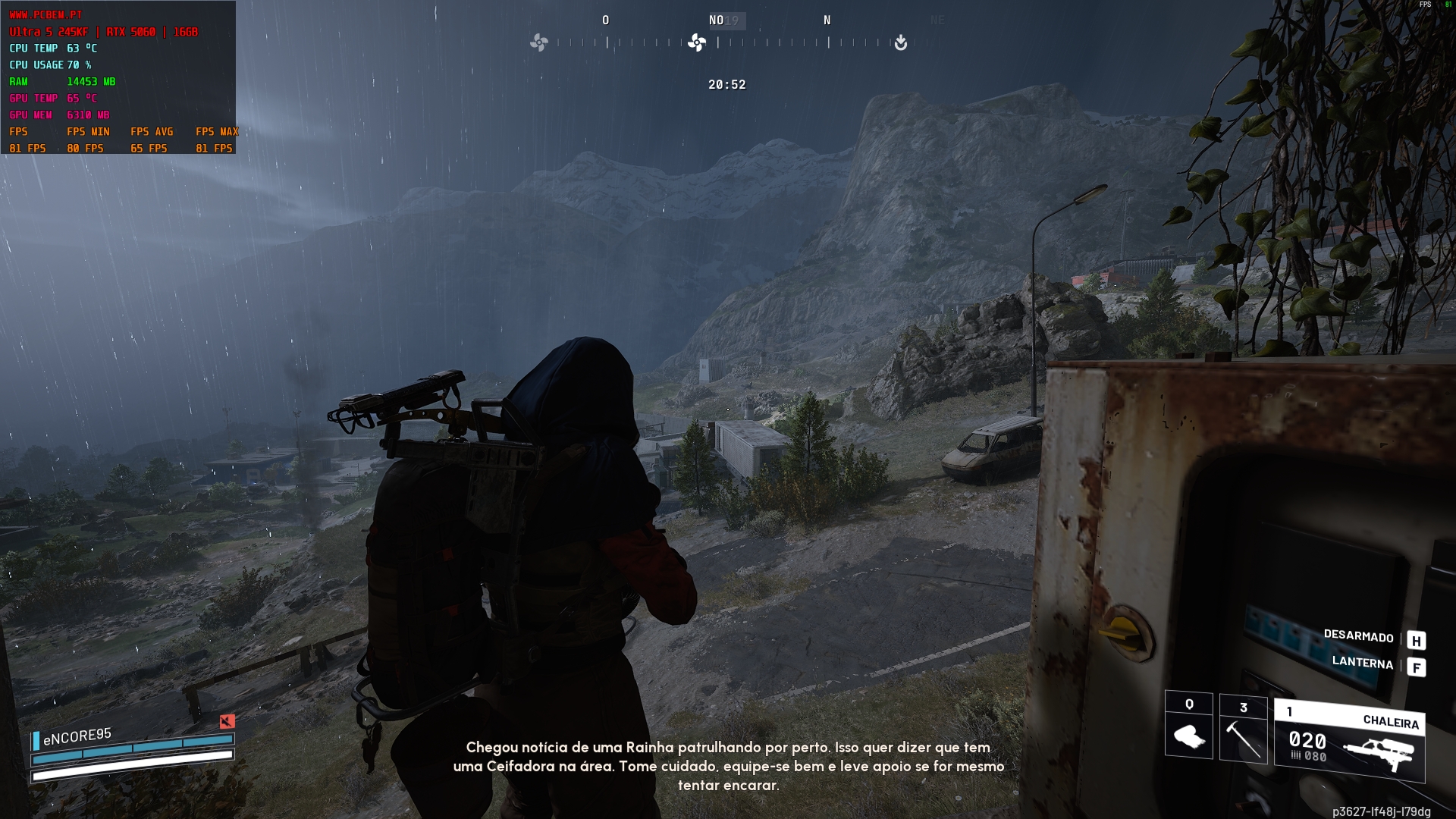Click the performance stats overlay panel
The height and width of the screenshot is (819, 1456).
pos(118,77)
